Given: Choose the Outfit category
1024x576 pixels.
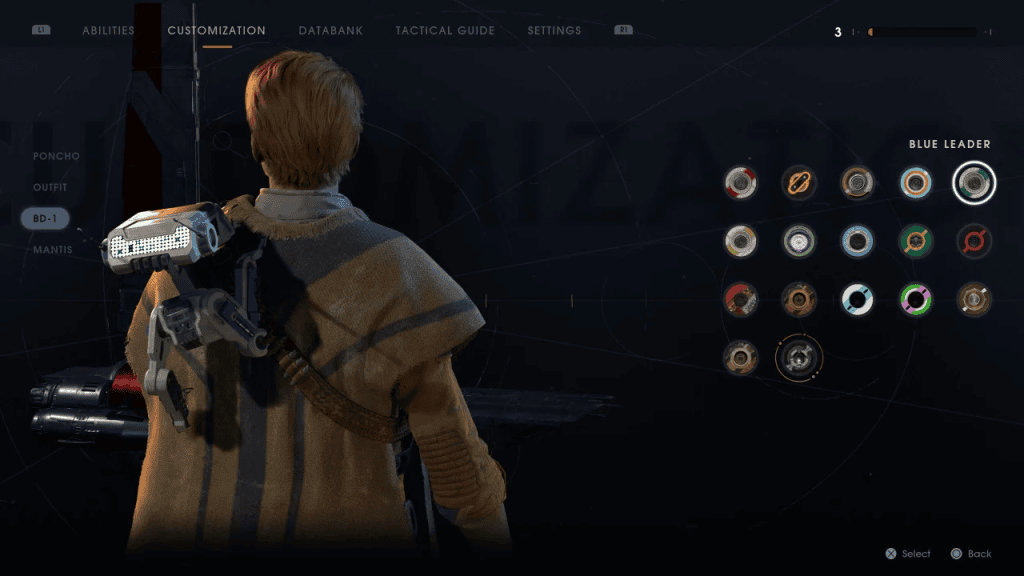Looking at the screenshot, I should (51, 187).
